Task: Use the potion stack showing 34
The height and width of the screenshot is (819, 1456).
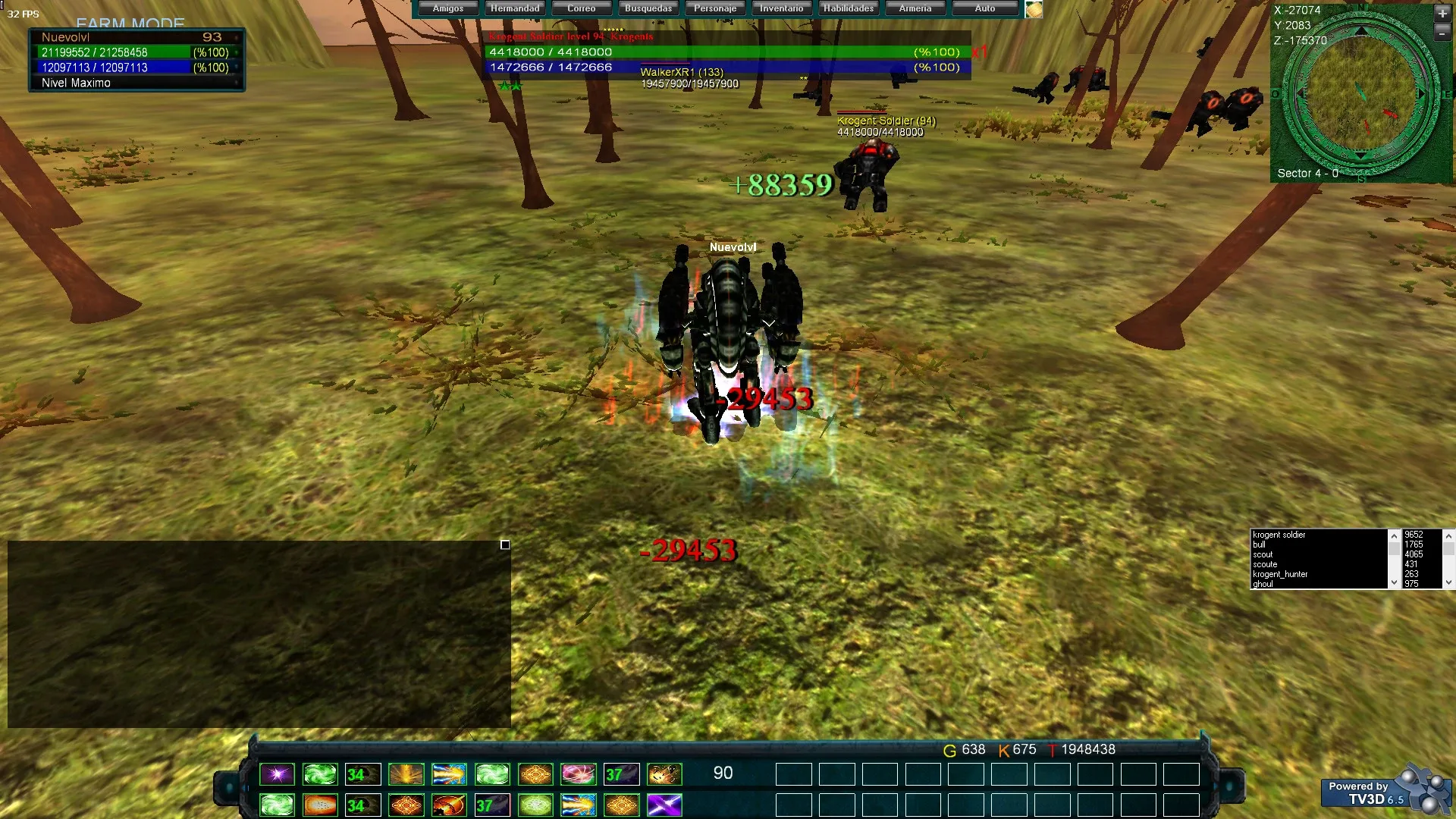Action: 363,773
